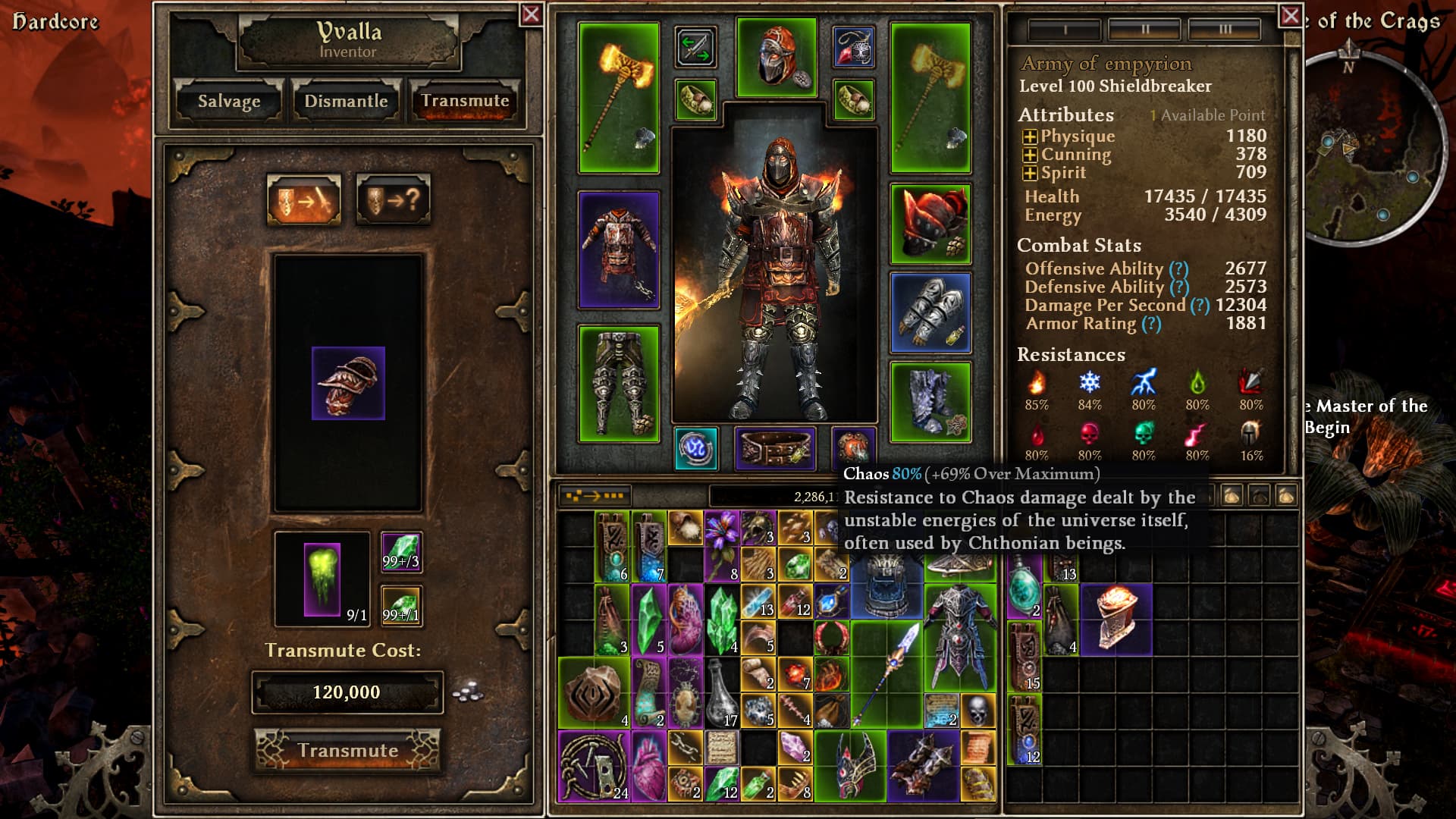Add a point to Cunning
The height and width of the screenshot is (819, 1456).
[1030, 155]
